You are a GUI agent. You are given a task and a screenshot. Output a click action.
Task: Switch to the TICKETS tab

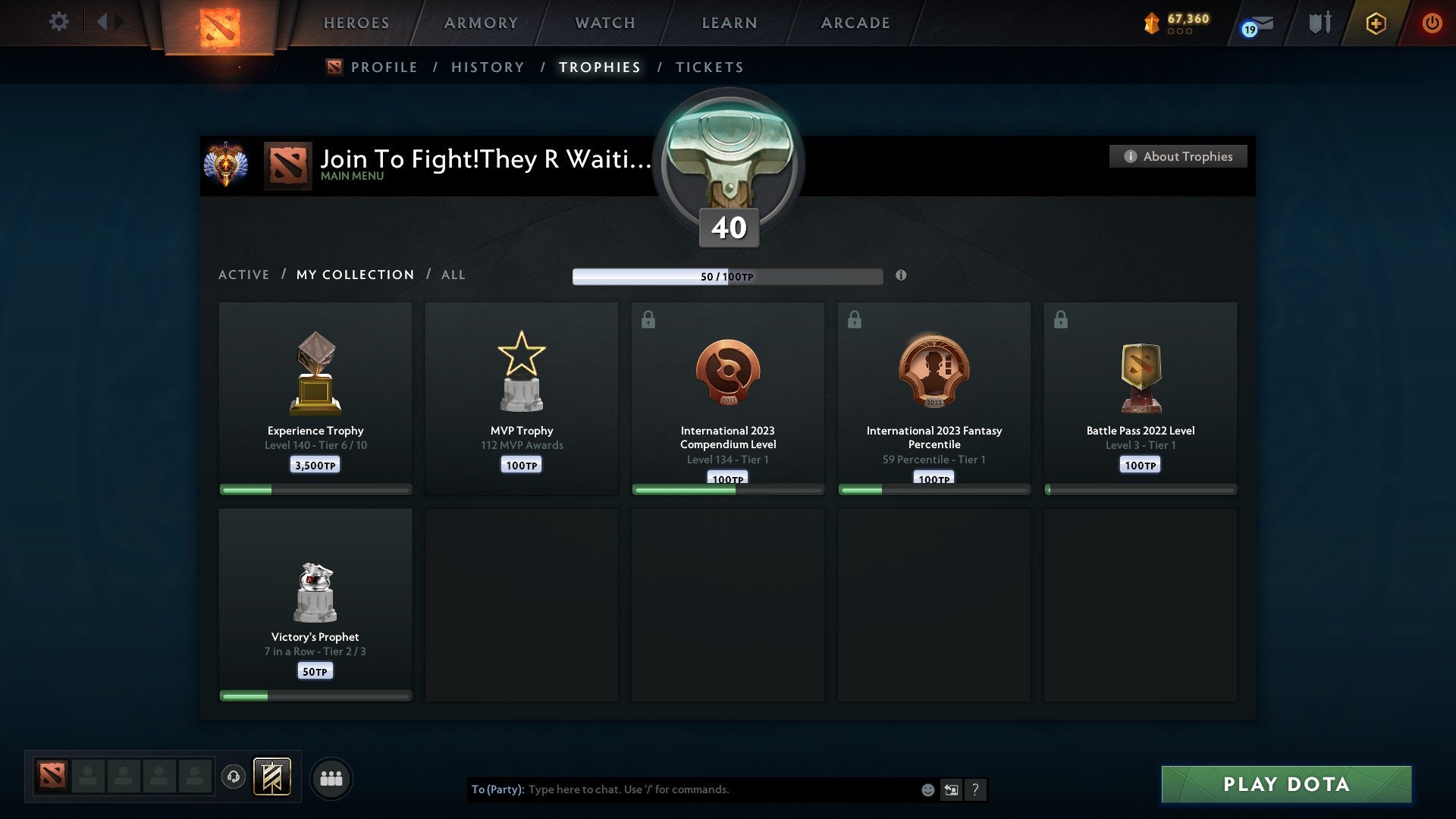pyautogui.click(x=709, y=67)
